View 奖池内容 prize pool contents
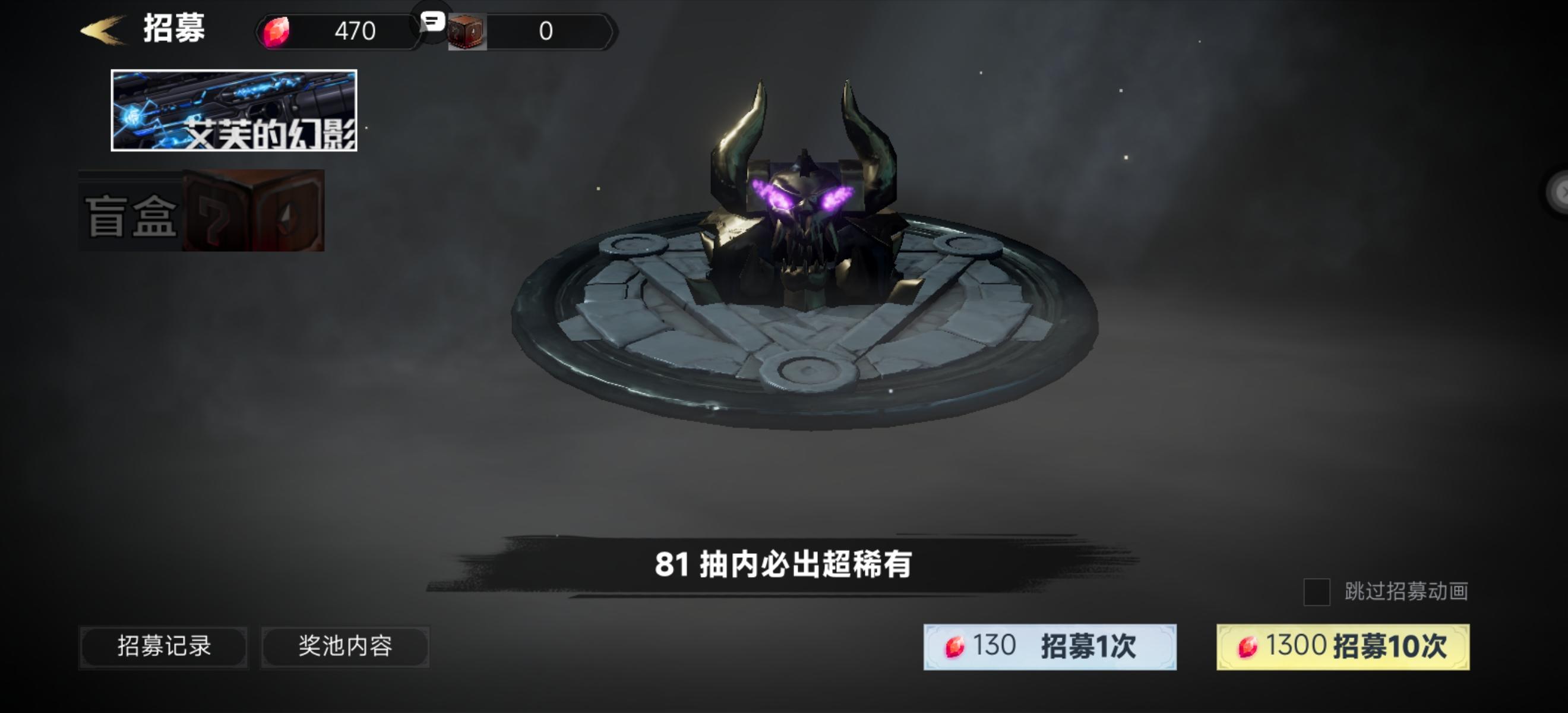1568x713 pixels. pos(345,647)
